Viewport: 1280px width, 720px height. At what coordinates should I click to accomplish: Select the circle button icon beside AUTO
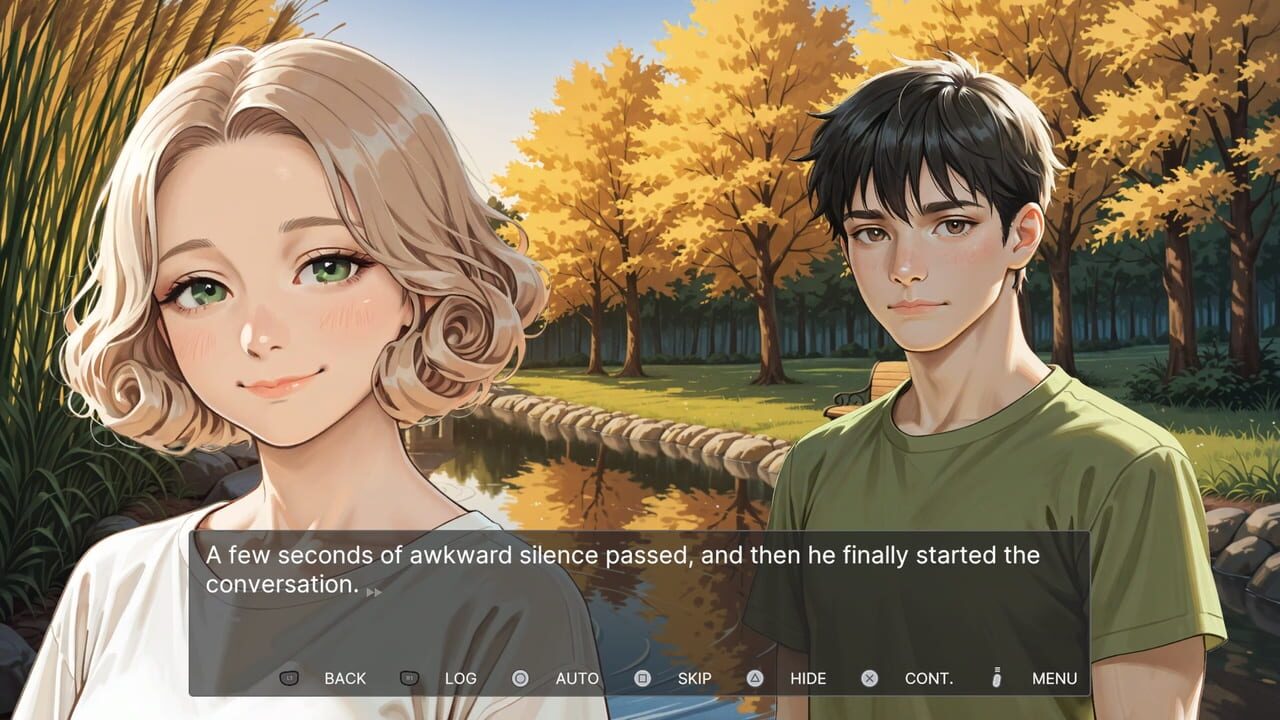[x=518, y=679]
